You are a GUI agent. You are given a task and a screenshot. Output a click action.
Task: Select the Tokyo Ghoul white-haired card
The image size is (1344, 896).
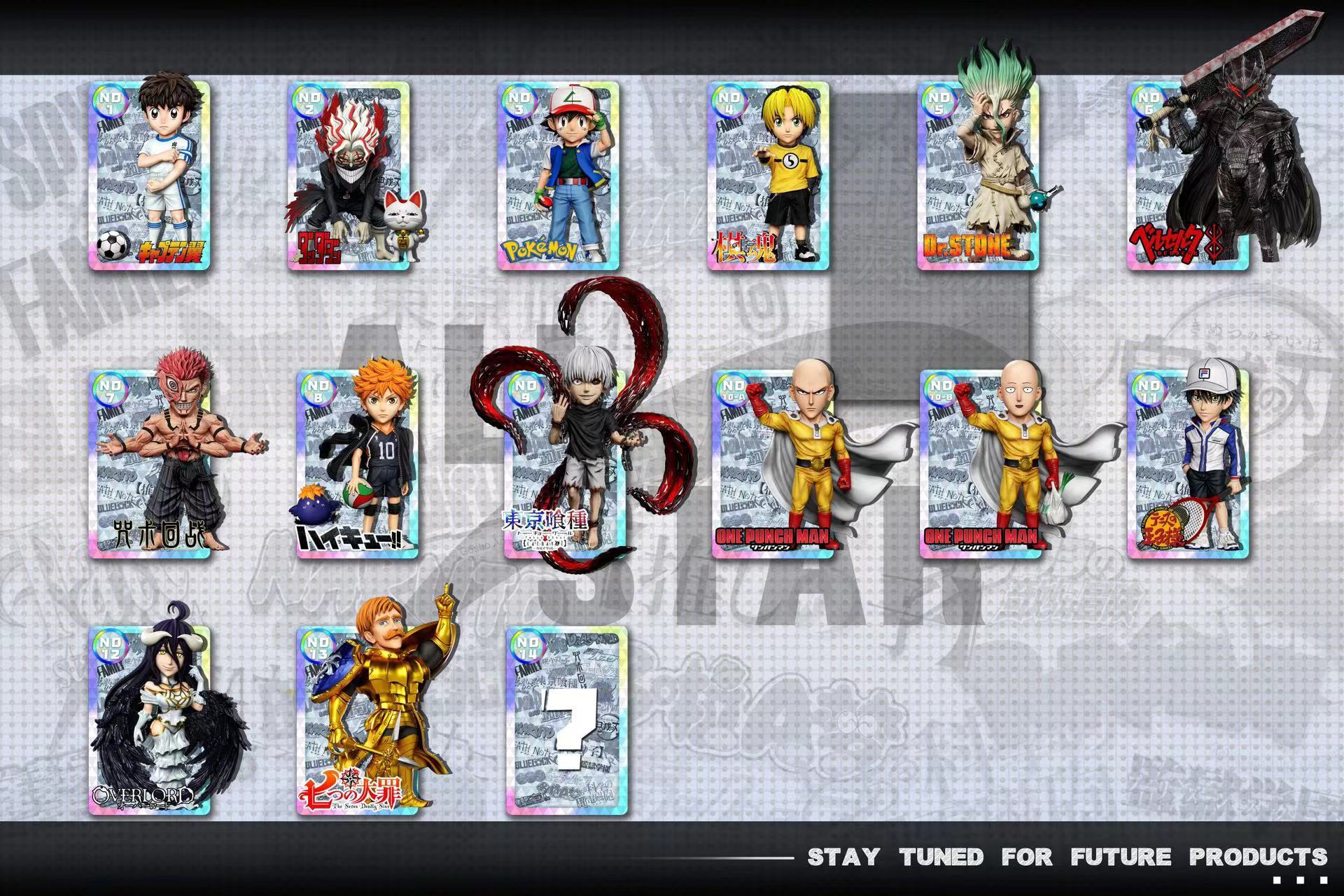click(565, 464)
